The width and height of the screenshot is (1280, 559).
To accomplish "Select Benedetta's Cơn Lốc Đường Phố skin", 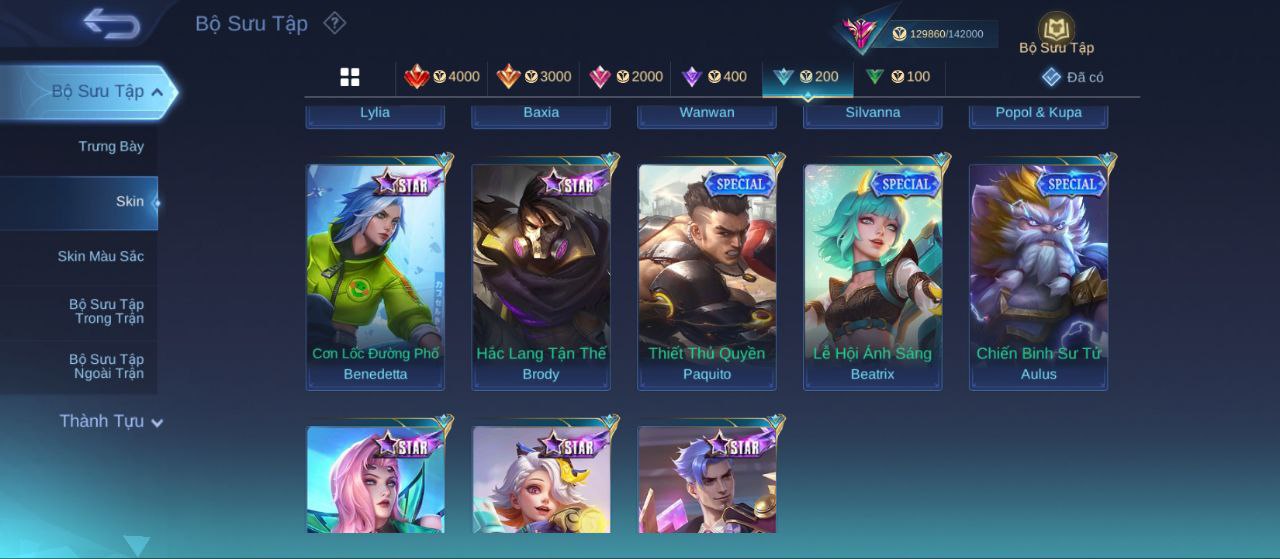I will click(375, 276).
